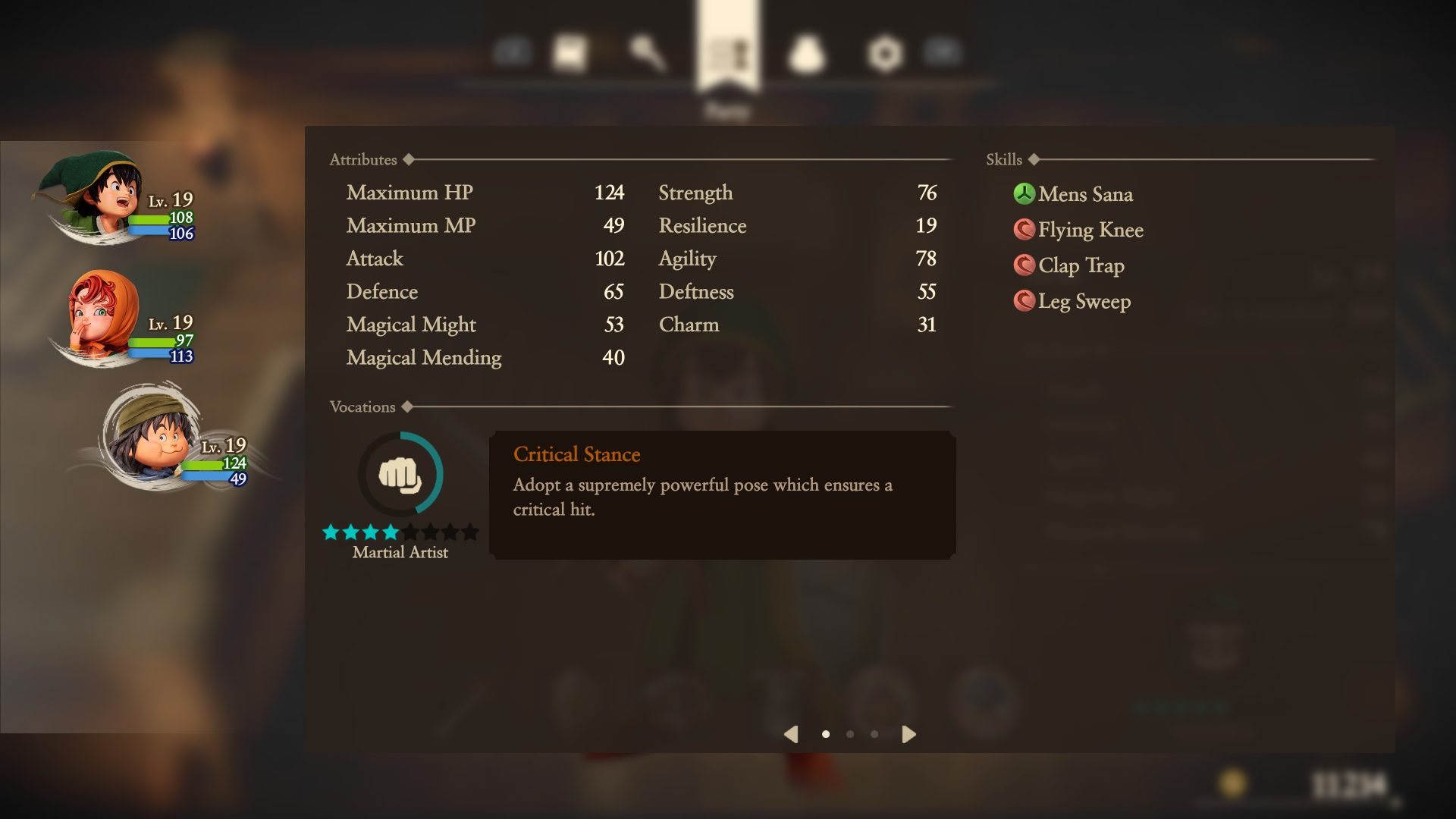
Task: Switch to the sack-shaped bag tab
Action: pos(806,54)
